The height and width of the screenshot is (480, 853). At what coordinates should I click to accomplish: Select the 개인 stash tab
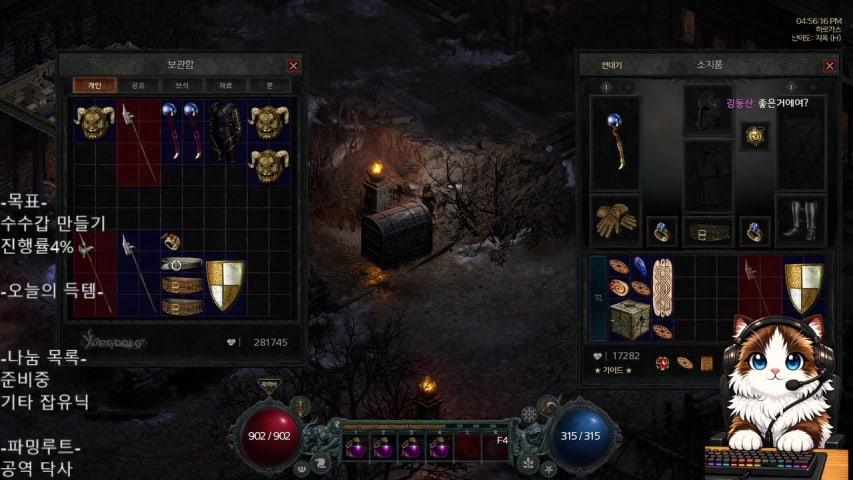coord(95,86)
